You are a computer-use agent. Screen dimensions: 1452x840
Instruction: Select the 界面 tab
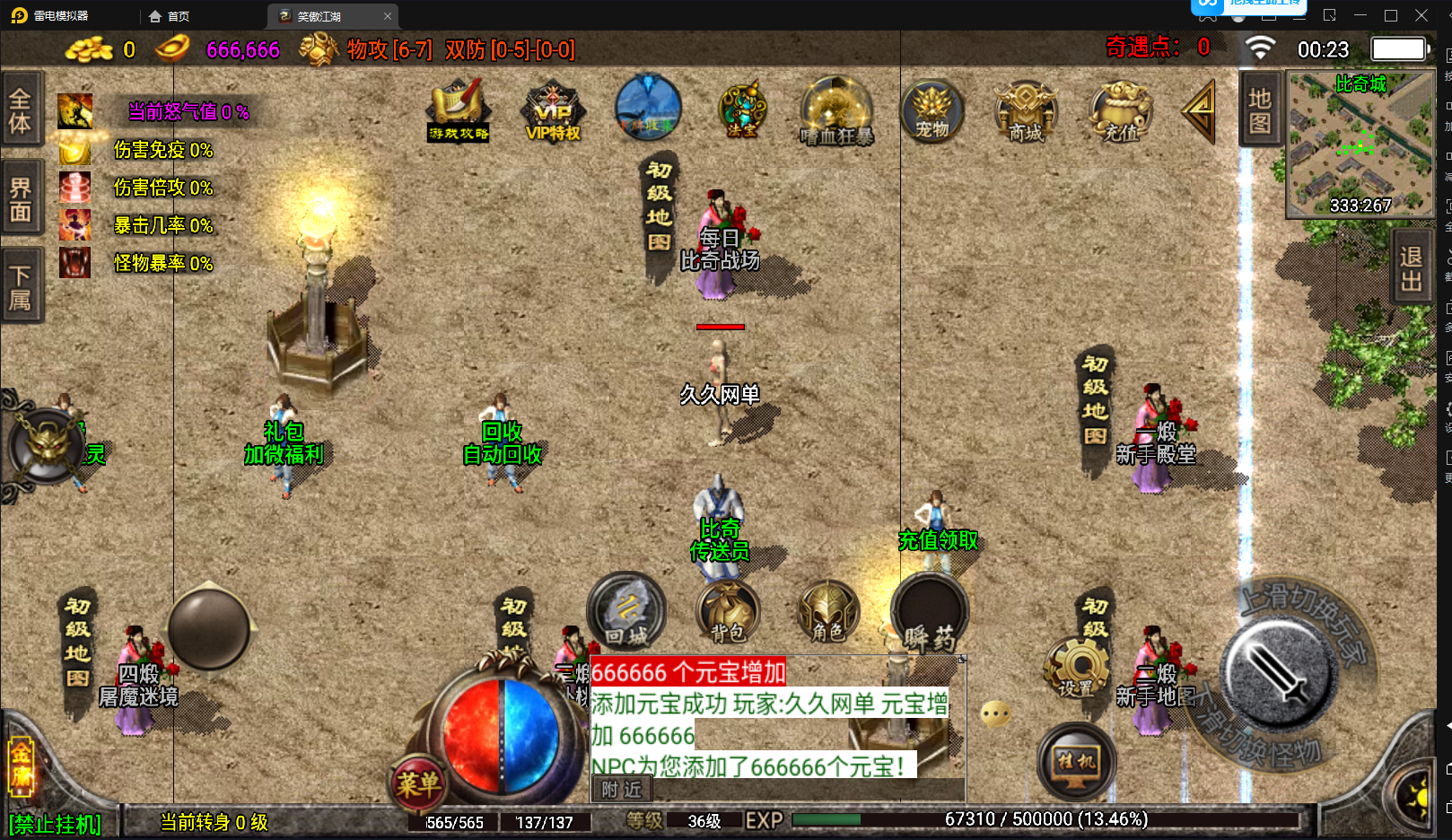(x=21, y=199)
